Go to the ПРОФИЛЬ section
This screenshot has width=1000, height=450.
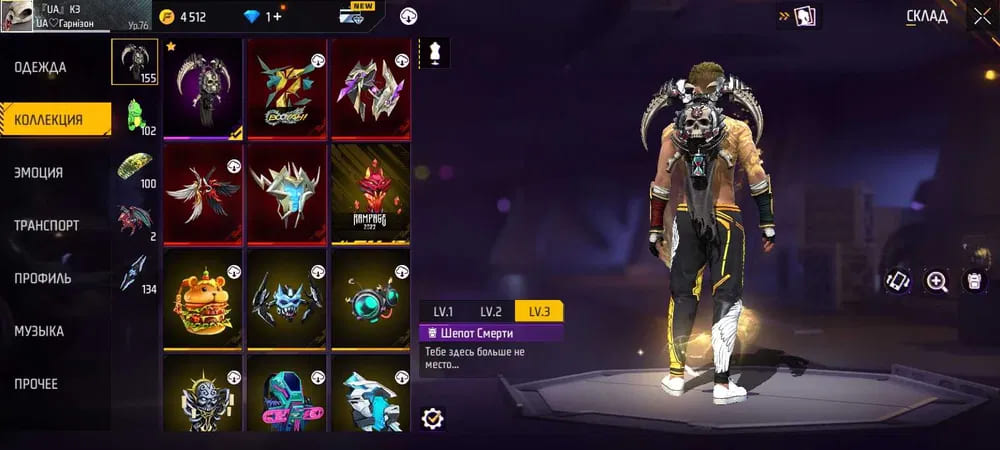42,278
